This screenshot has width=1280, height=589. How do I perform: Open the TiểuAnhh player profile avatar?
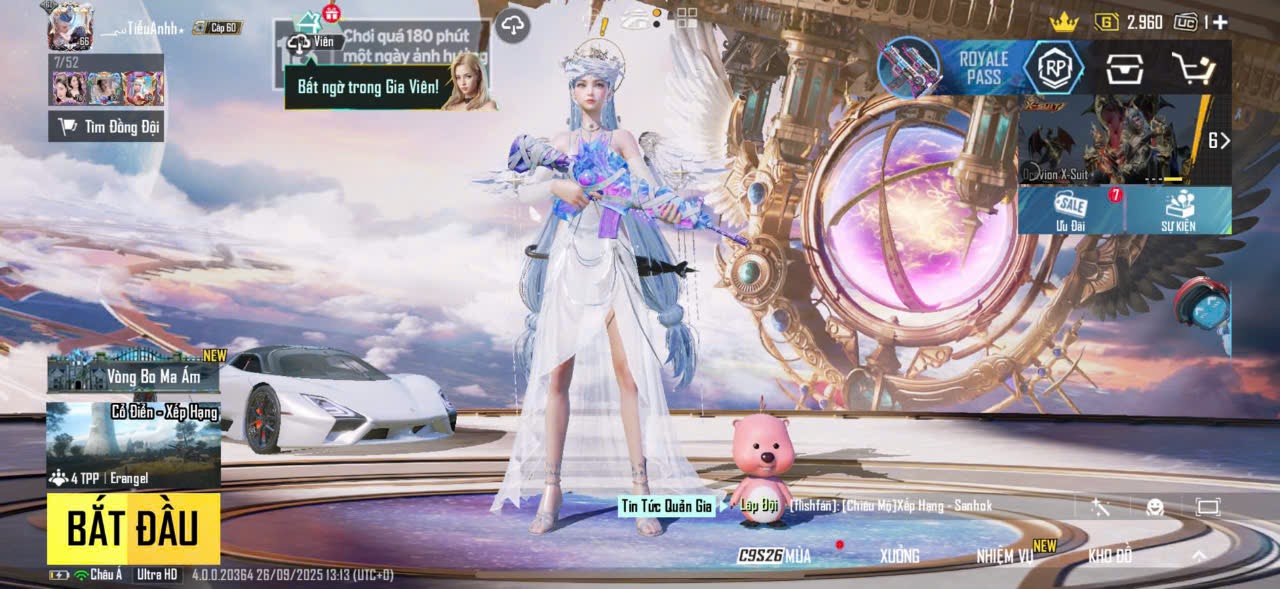pyautogui.click(x=70, y=26)
